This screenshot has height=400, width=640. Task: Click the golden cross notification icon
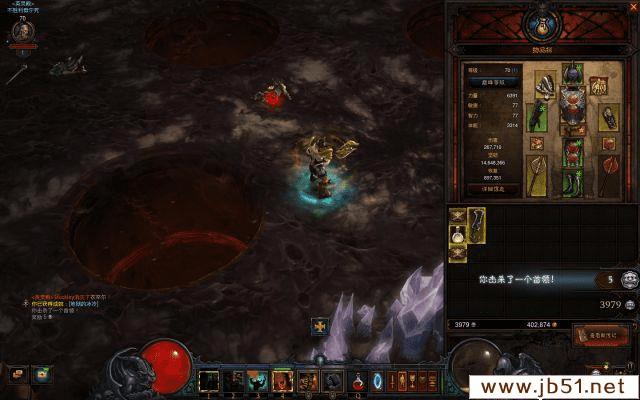[320, 325]
